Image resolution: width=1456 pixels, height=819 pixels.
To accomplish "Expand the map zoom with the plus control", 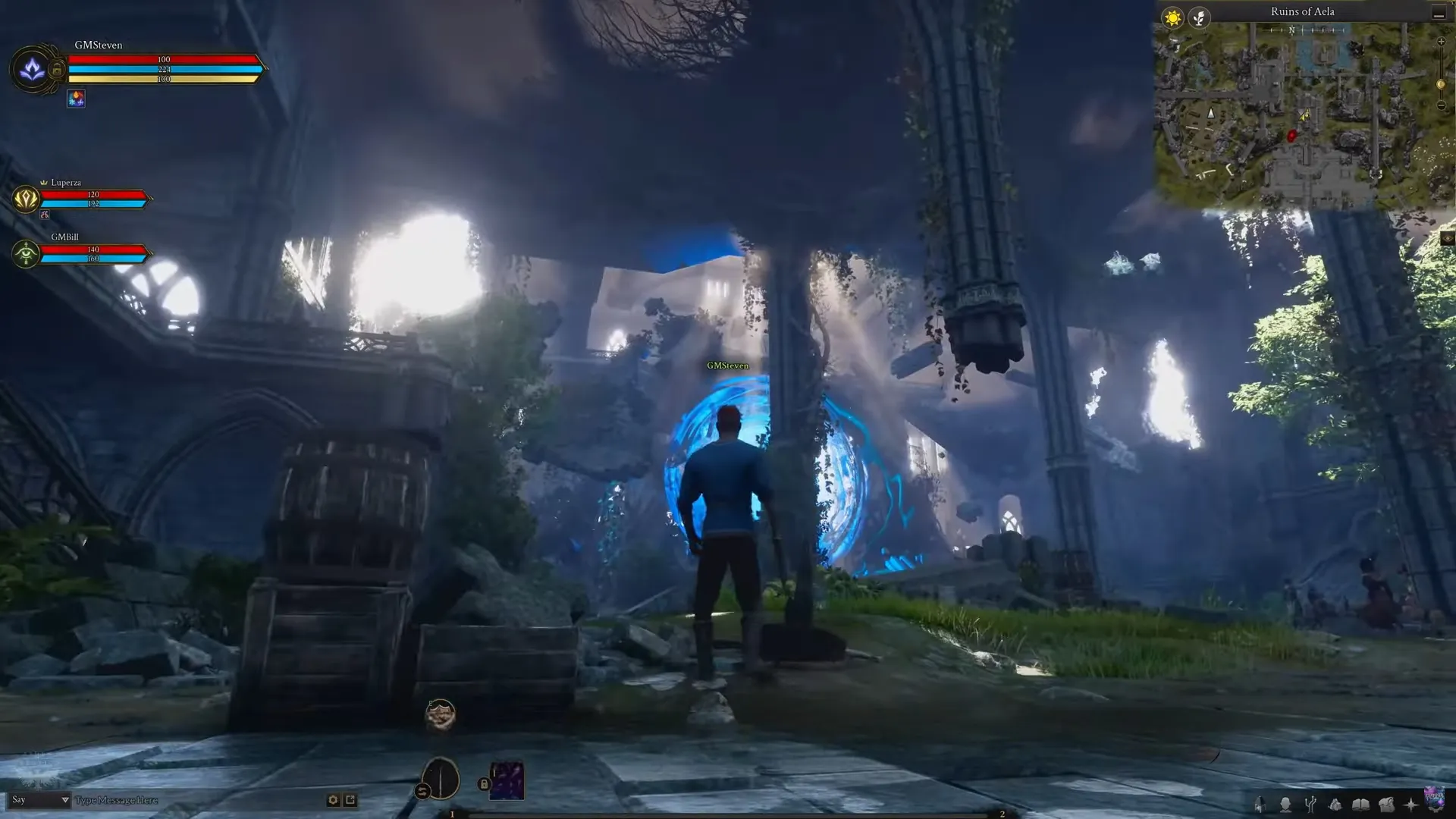I will tap(1440, 41).
